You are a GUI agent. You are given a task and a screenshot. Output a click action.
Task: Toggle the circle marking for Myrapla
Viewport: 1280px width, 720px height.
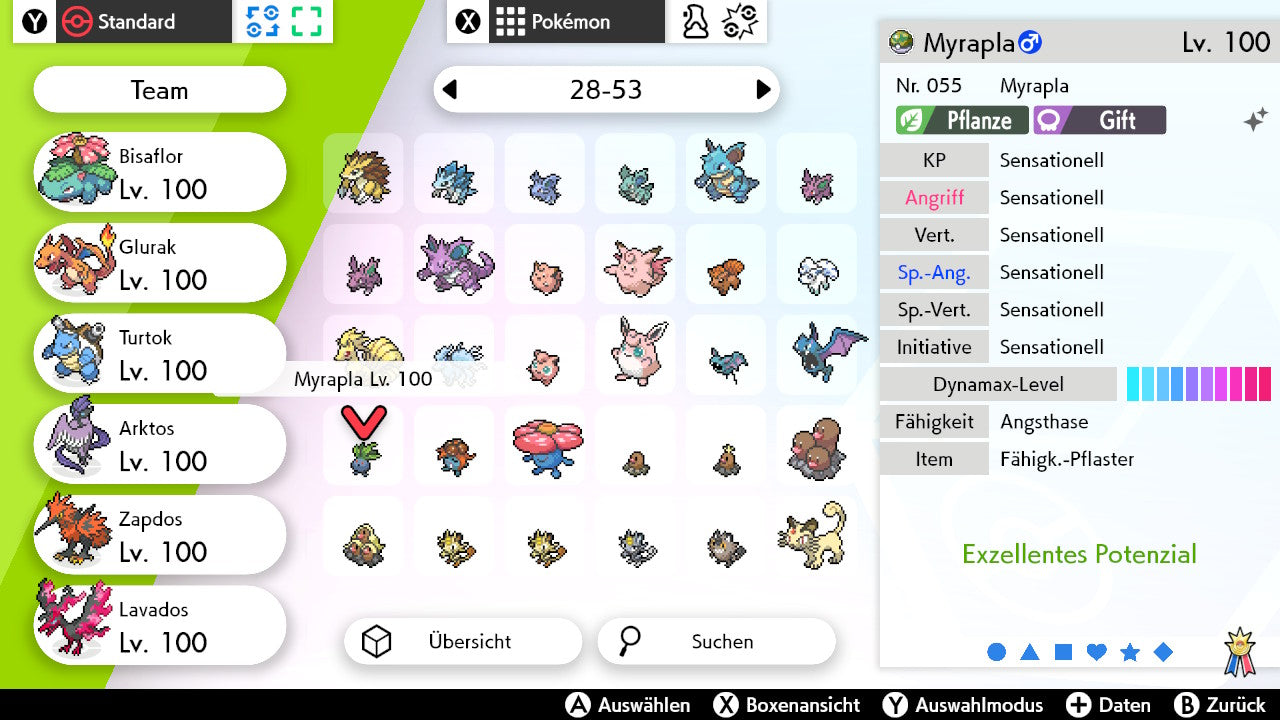(x=996, y=651)
